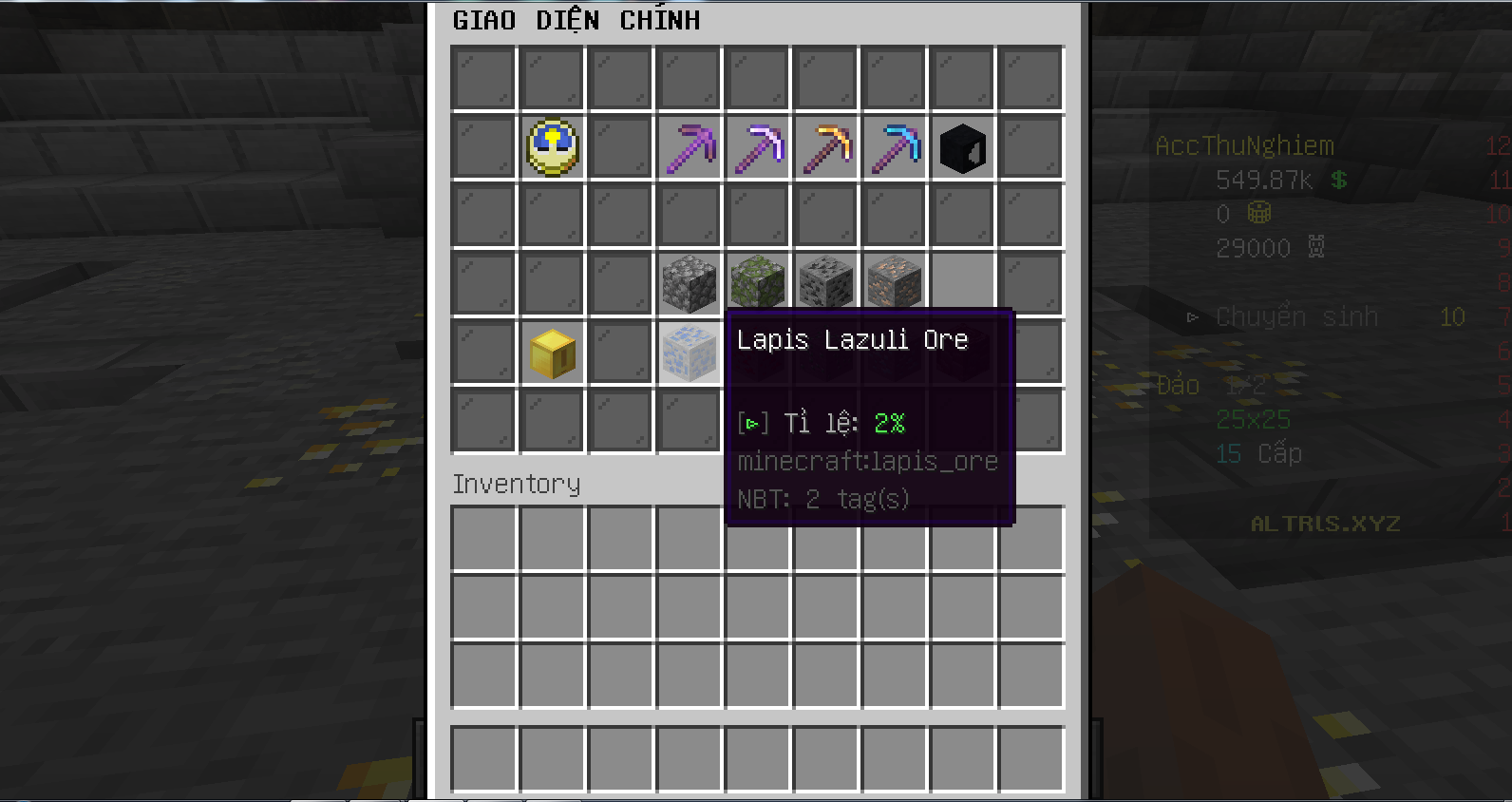Image resolution: width=1512 pixels, height=802 pixels.
Task: Click the black player head item
Action: (x=962, y=145)
